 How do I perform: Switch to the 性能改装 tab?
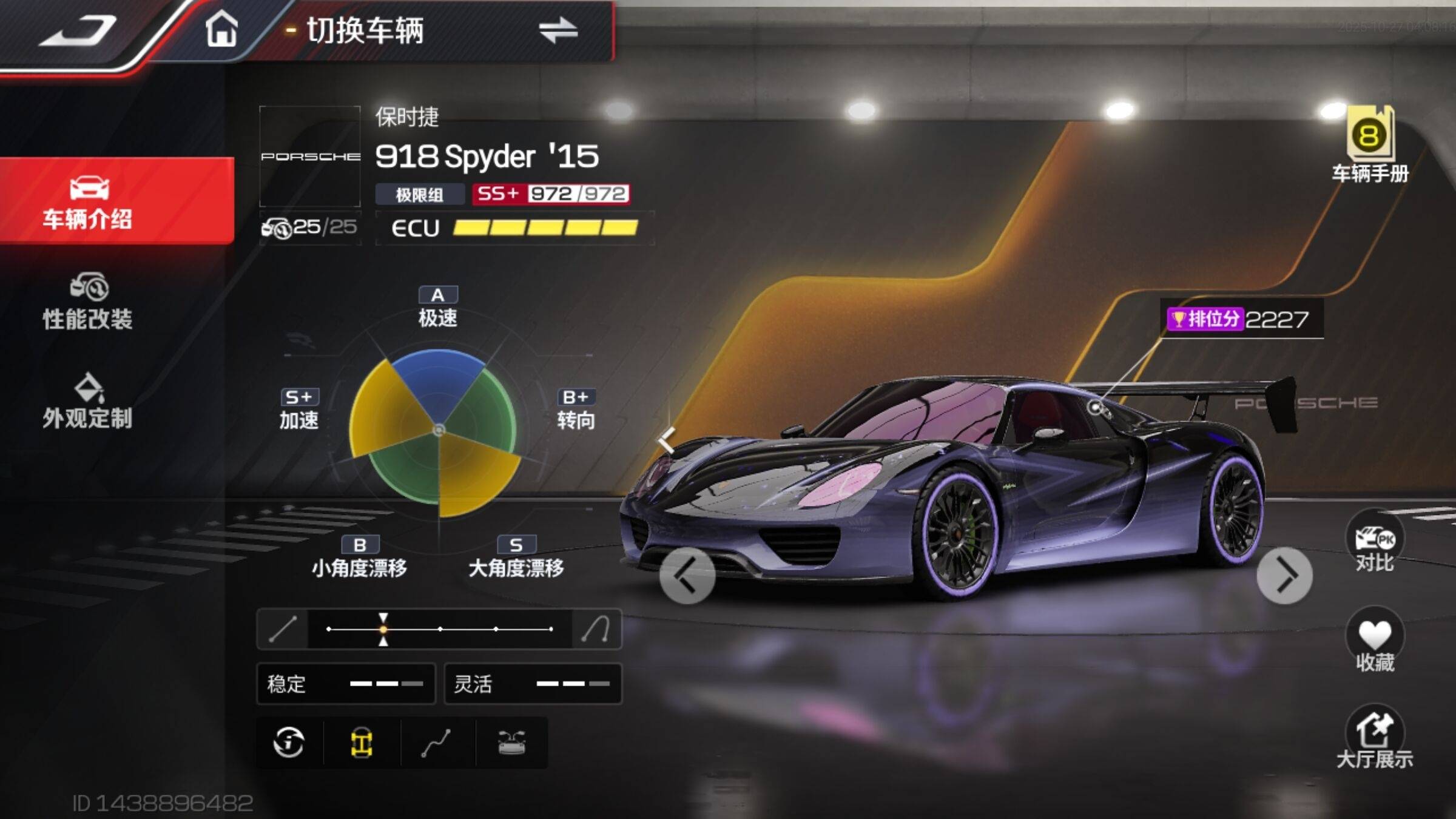(88, 302)
